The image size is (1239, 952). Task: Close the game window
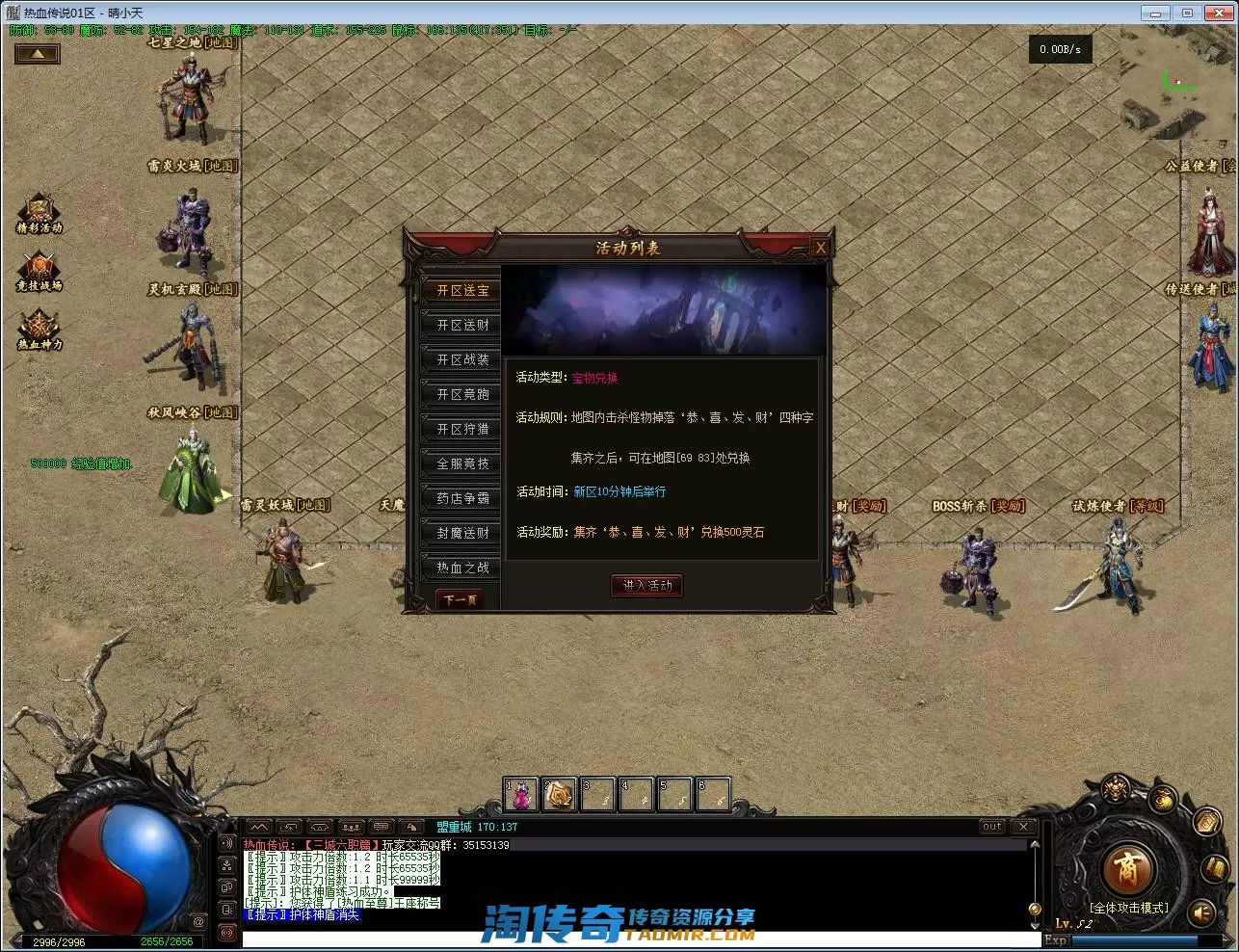point(1218,13)
